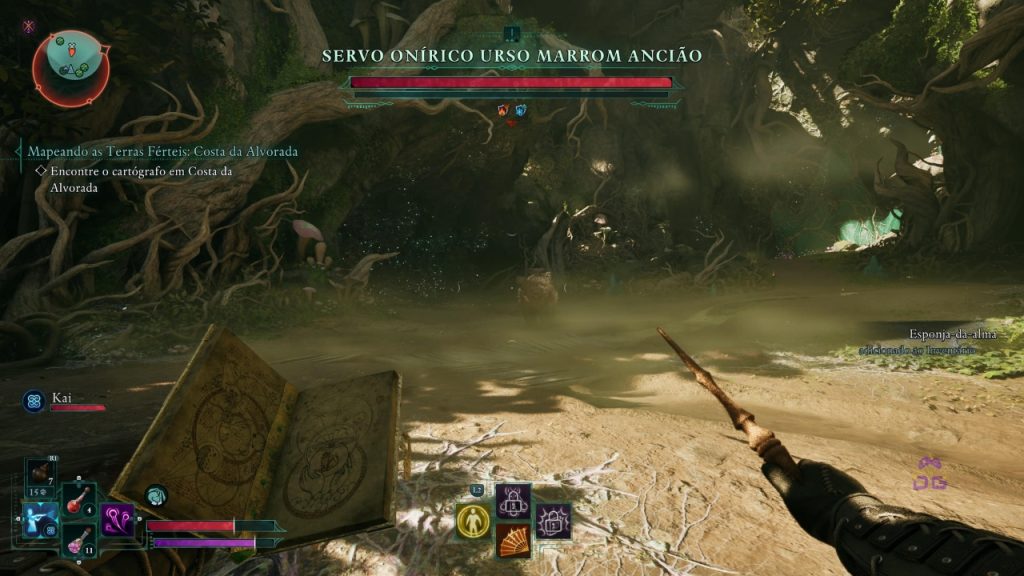
Task: Activate the blue companion ability icon
Action: coord(42,520)
